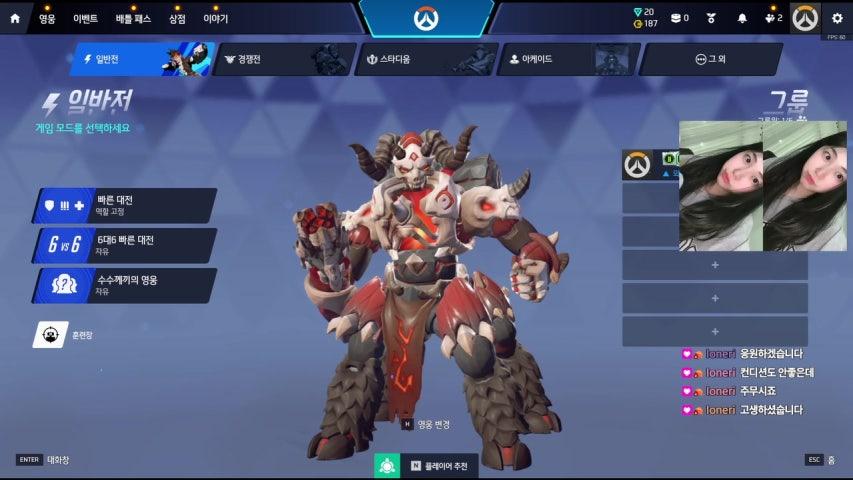Open the gear settings icon
853x480 pixels.
tap(837, 18)
